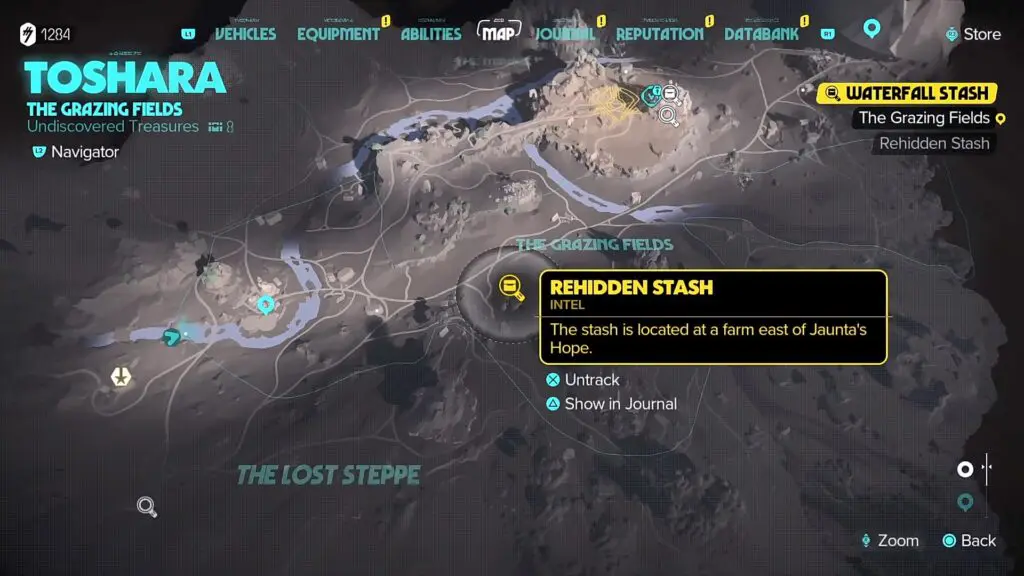Select the teal player arrow marker

click(174, 336)
